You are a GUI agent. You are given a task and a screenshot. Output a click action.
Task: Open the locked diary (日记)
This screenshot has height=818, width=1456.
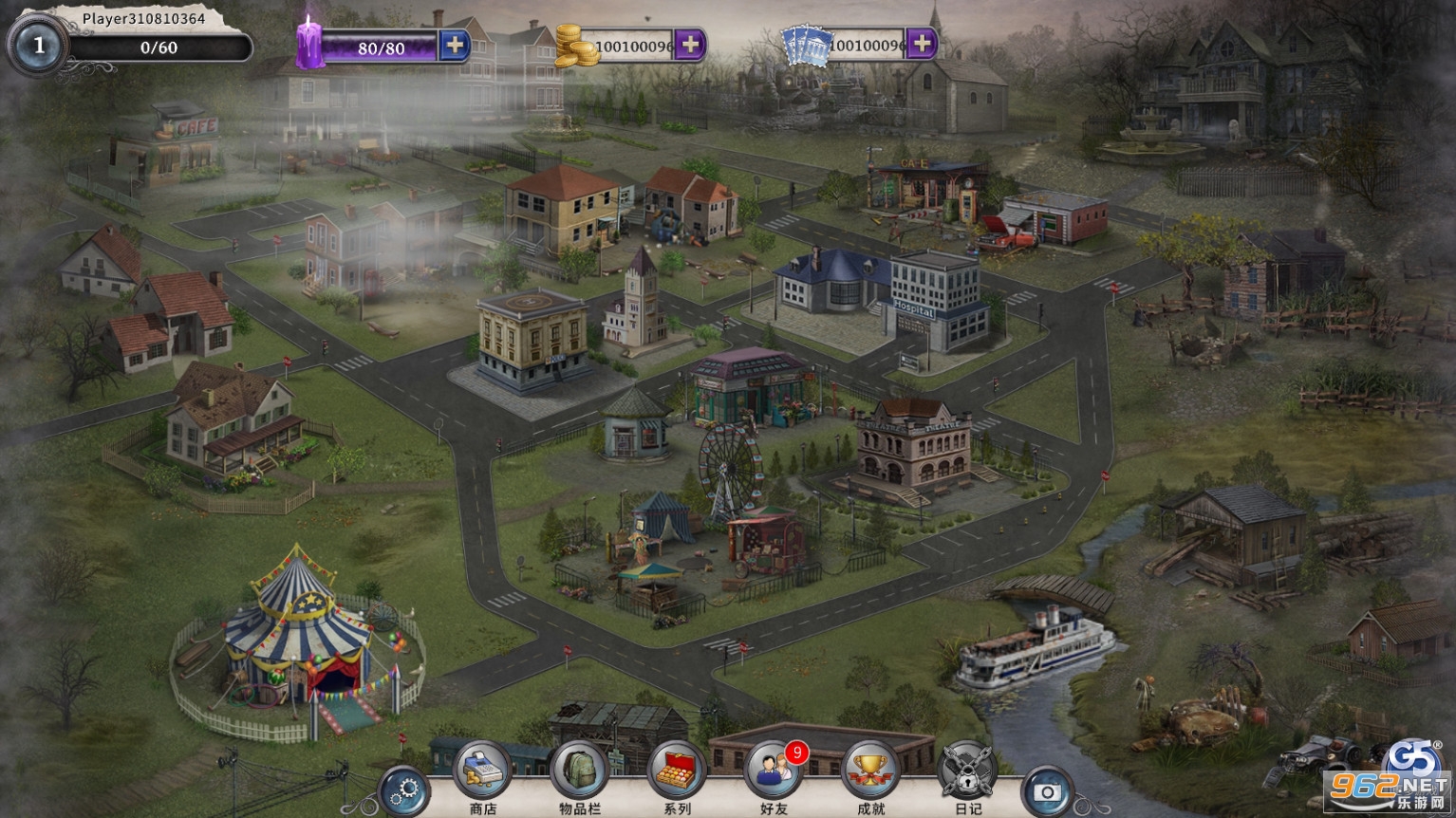[x=967, y=771]
